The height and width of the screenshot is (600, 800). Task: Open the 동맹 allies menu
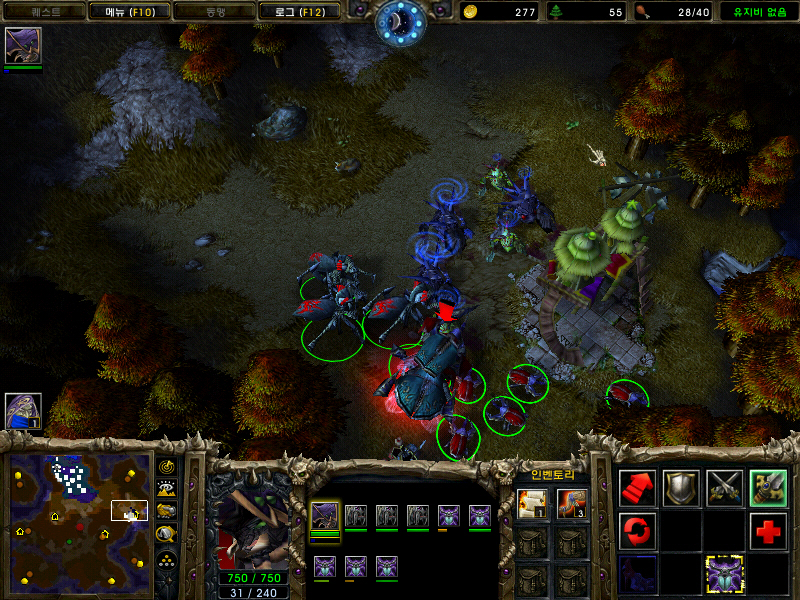pyautogui.click(x=214, y=12)
